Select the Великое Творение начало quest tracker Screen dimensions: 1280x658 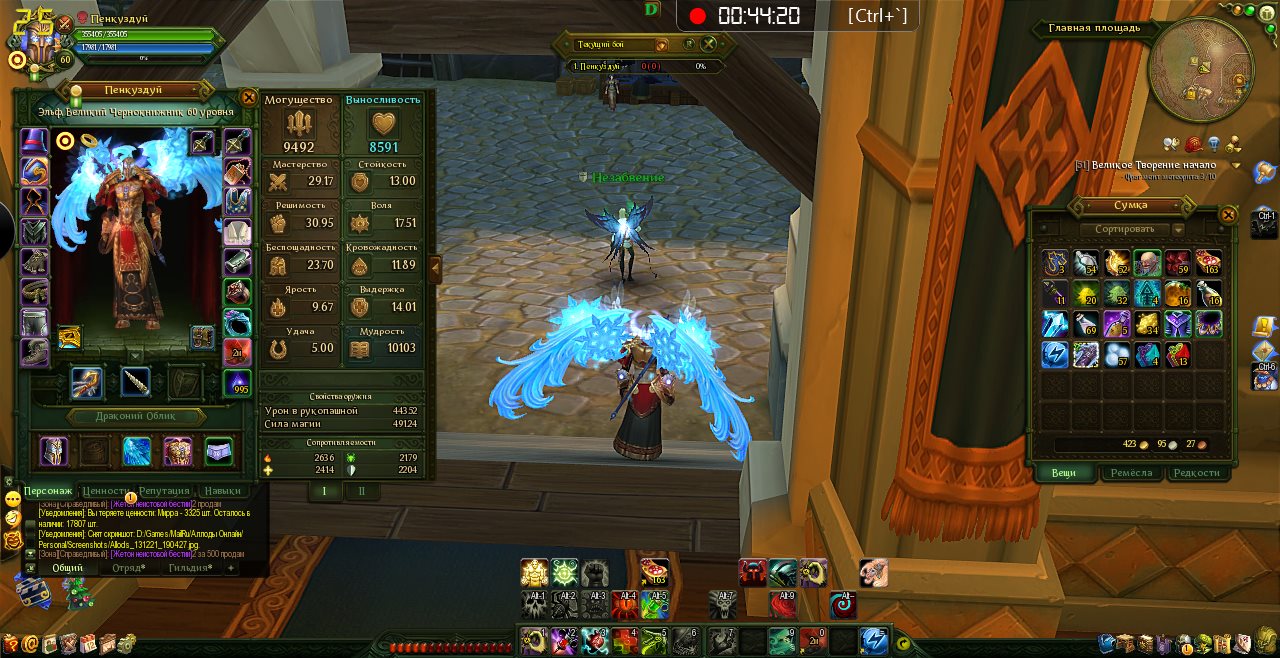click(x=1152, y=165)
